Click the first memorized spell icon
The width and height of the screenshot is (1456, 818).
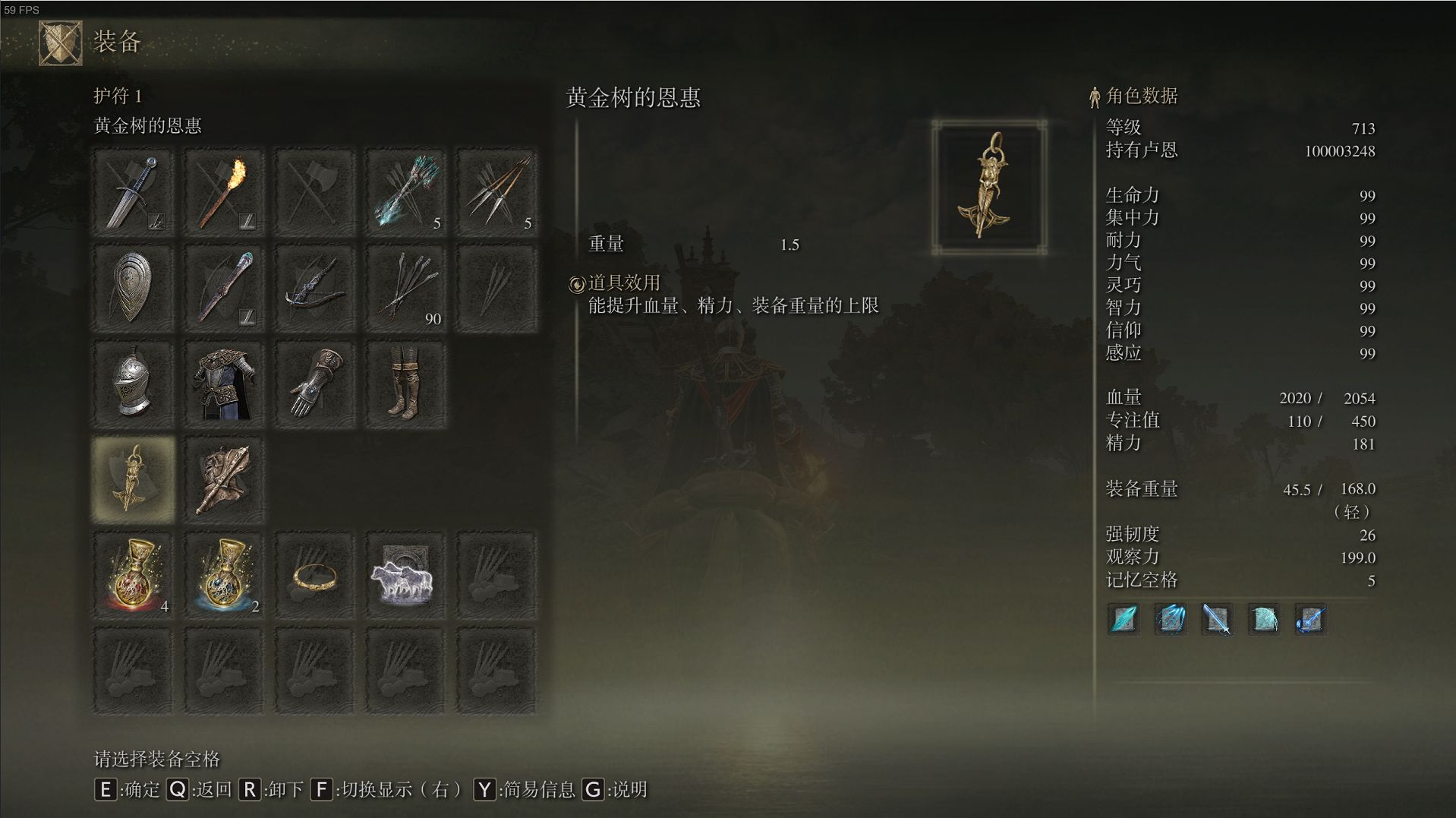pyautogui.click(x=1124, y=619)
